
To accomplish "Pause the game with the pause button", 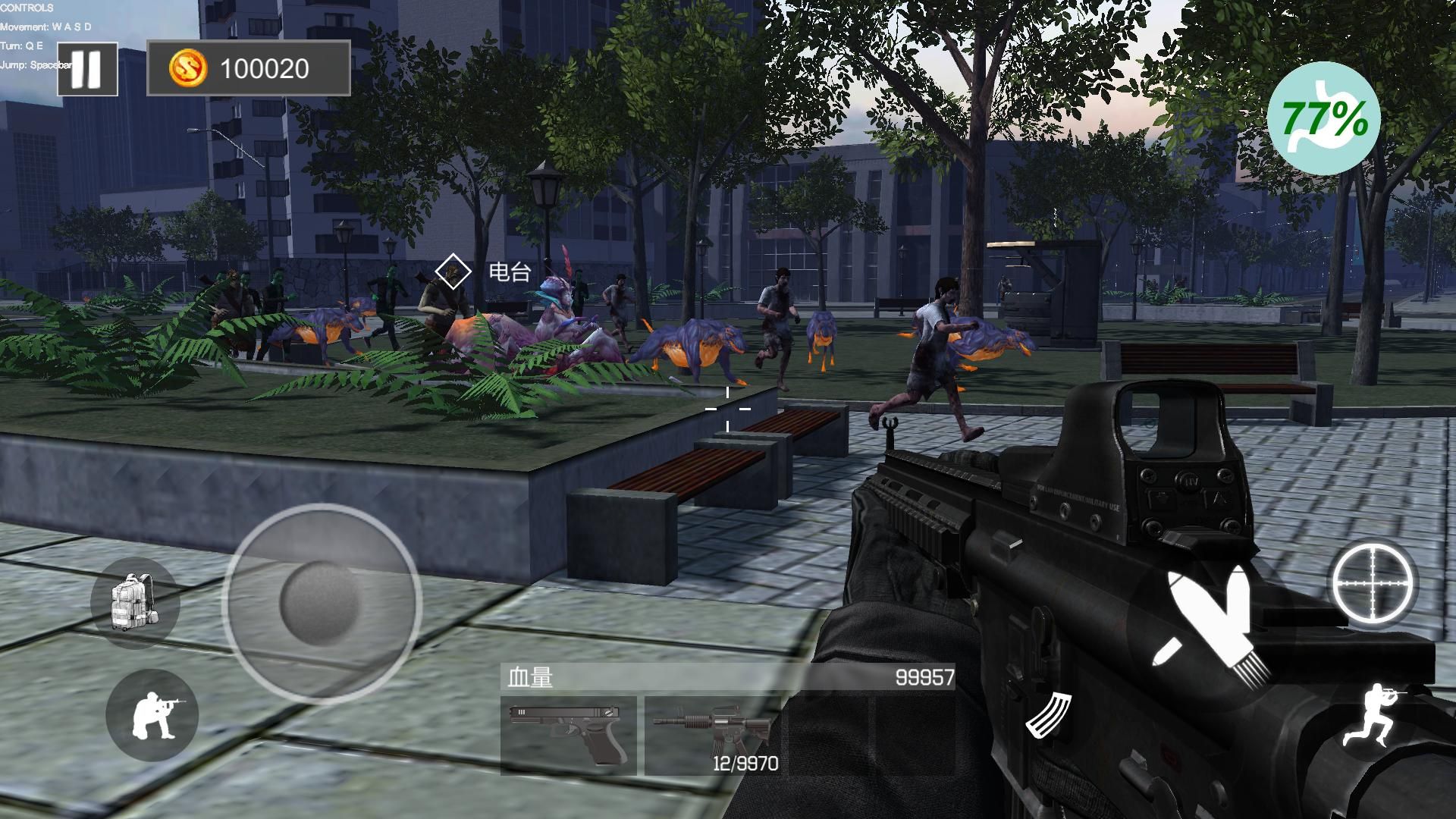I will click(87, 69).
